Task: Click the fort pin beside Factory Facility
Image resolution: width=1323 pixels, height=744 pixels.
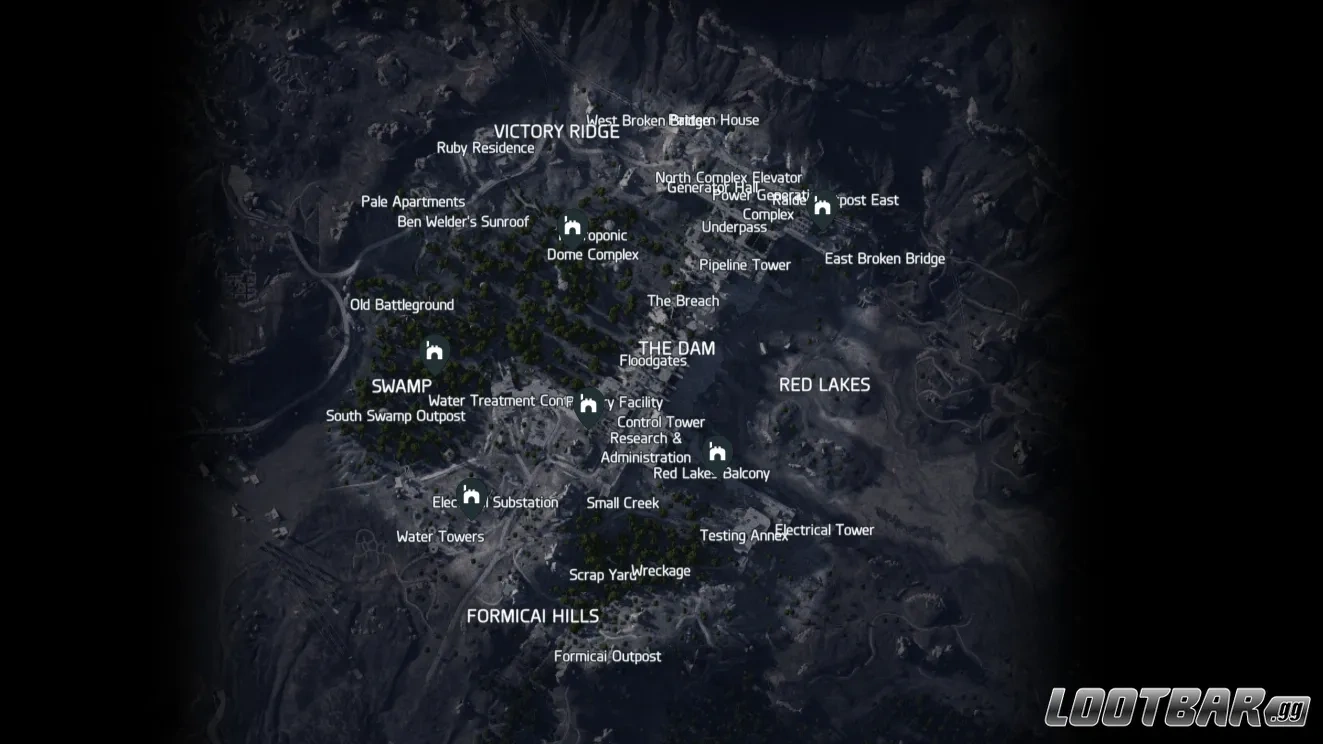Action: pyautogui.click(x=586, y=402)
